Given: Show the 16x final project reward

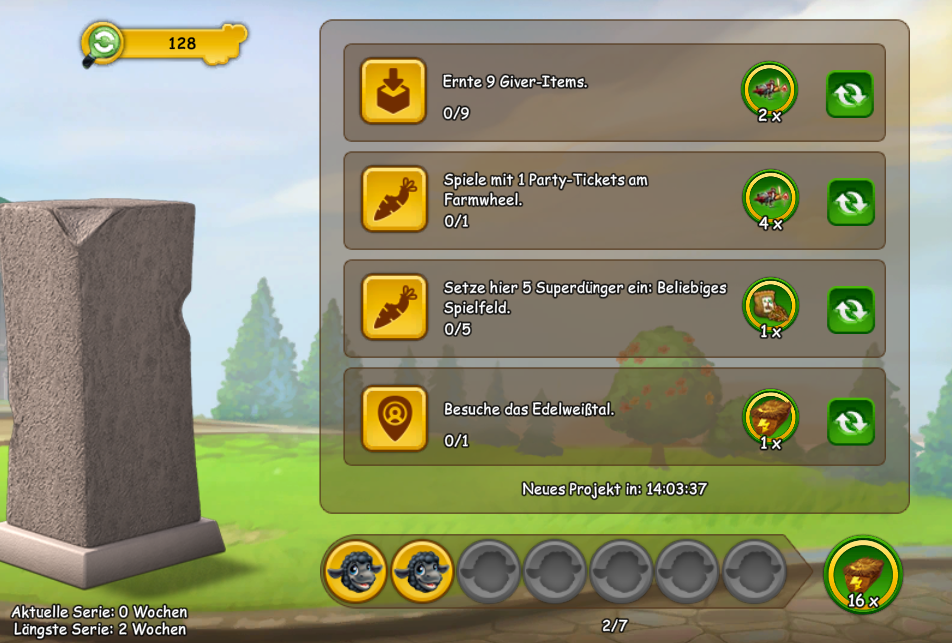Looking at the screenshot, I should (x=862, y=574).
